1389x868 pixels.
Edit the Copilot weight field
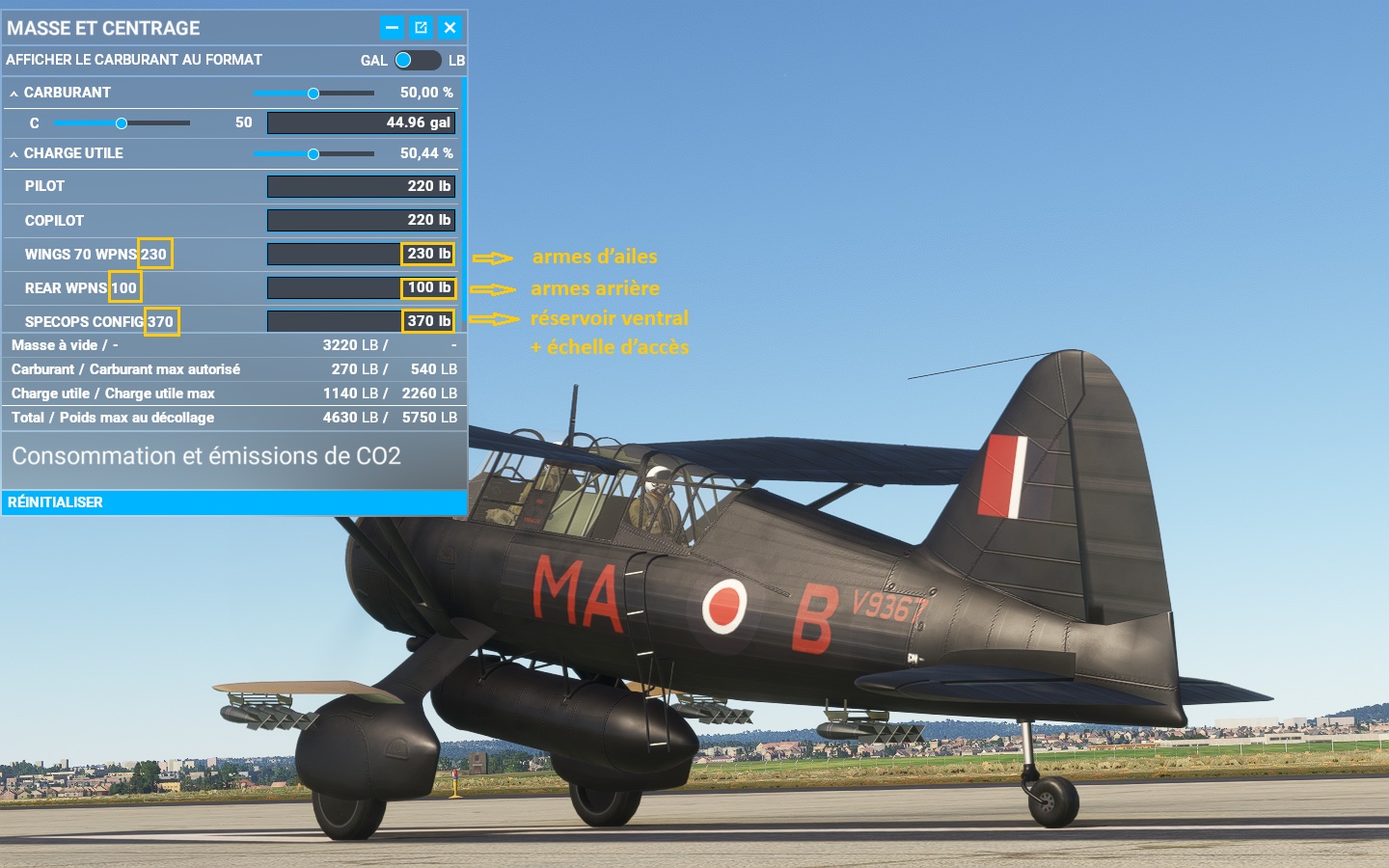coord(361,220)
